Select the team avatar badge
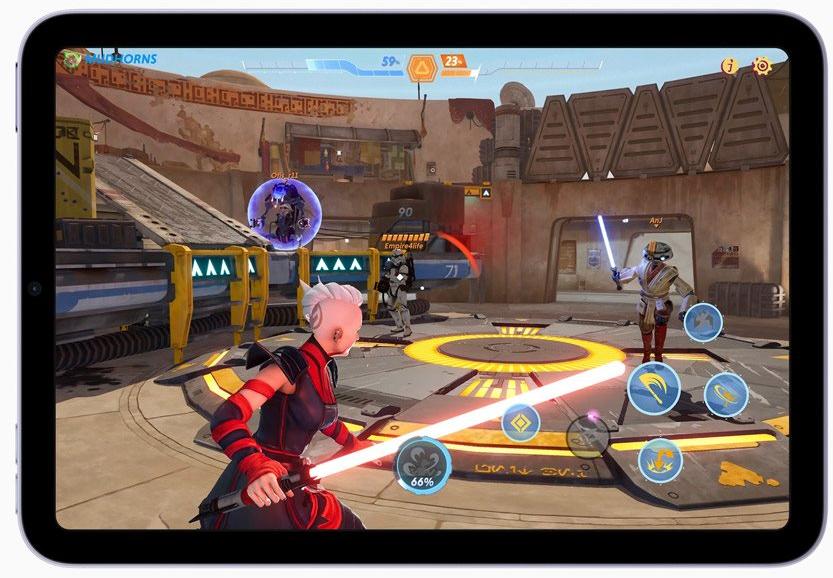 pyautogui.click(x=71, y=60)
